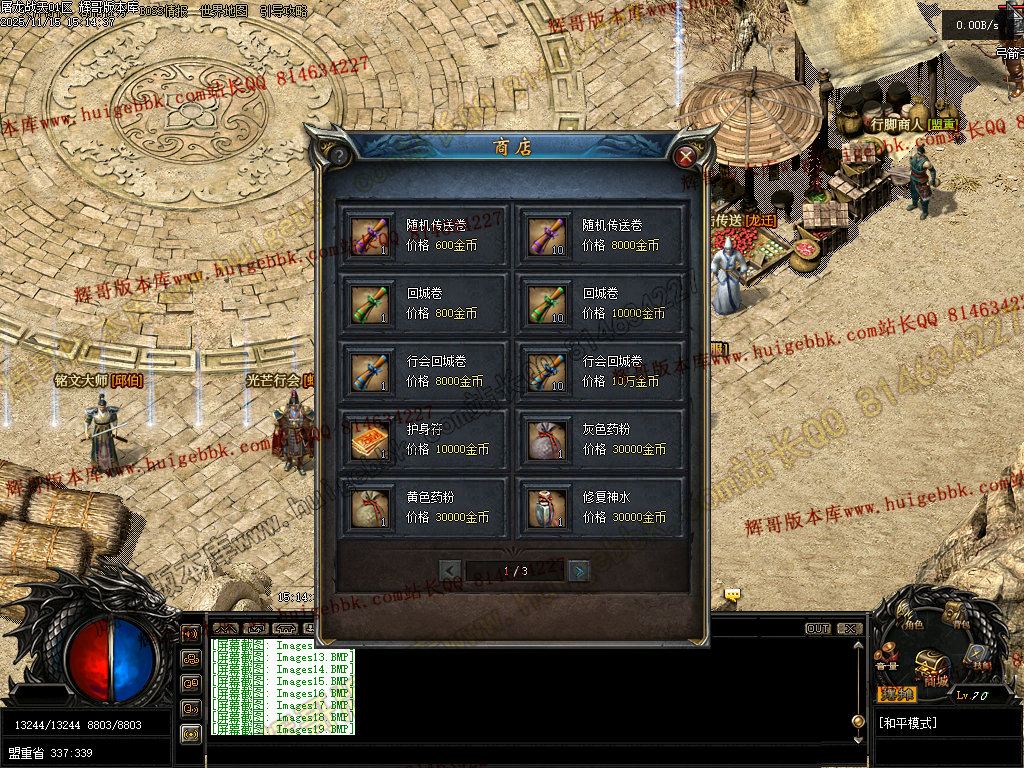This screenshot has height=768, width=1024.
Task: Buy single 随机传送卷 for 600 gold
Action: [425, 235]
